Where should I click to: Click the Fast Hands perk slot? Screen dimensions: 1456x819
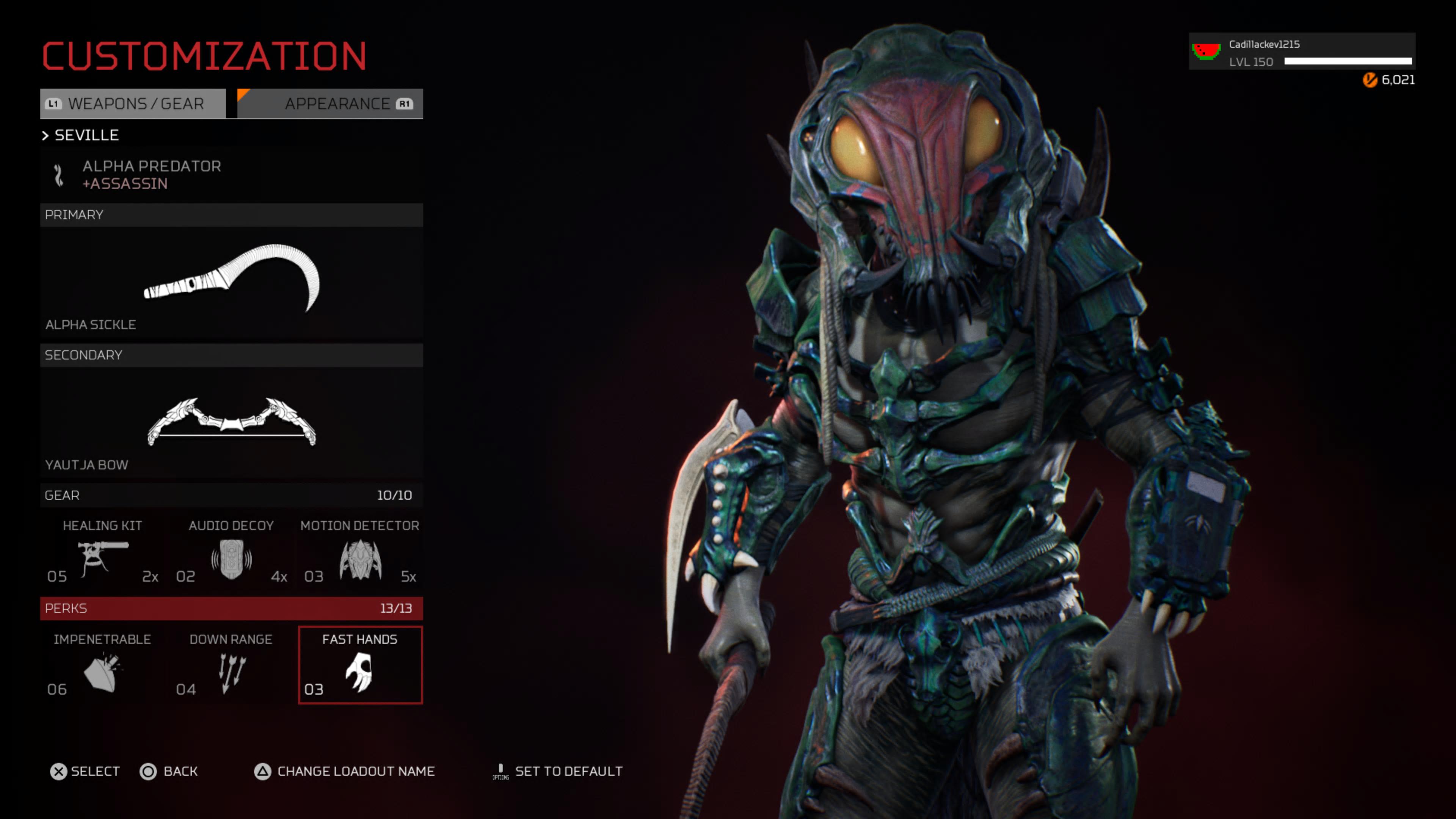(360, 665)
